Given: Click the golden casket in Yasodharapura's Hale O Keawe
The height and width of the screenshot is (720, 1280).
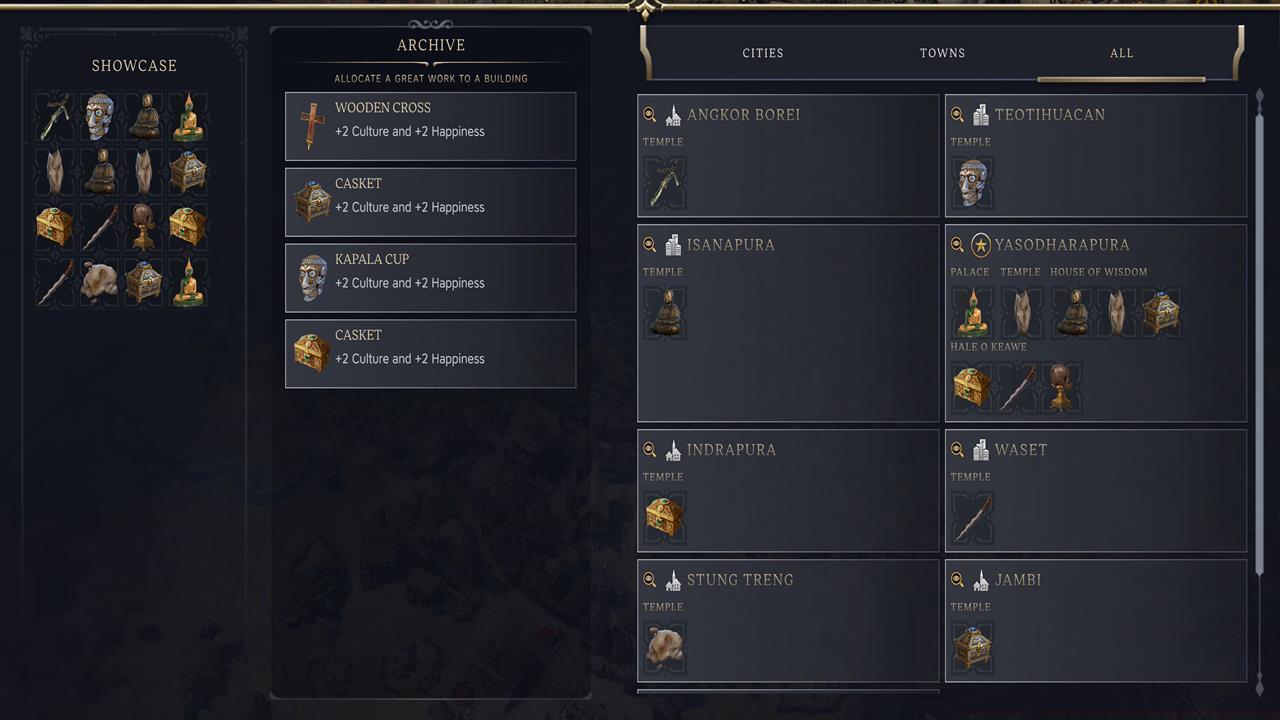Looking at the screenshot, I should [x=971, y=387].
